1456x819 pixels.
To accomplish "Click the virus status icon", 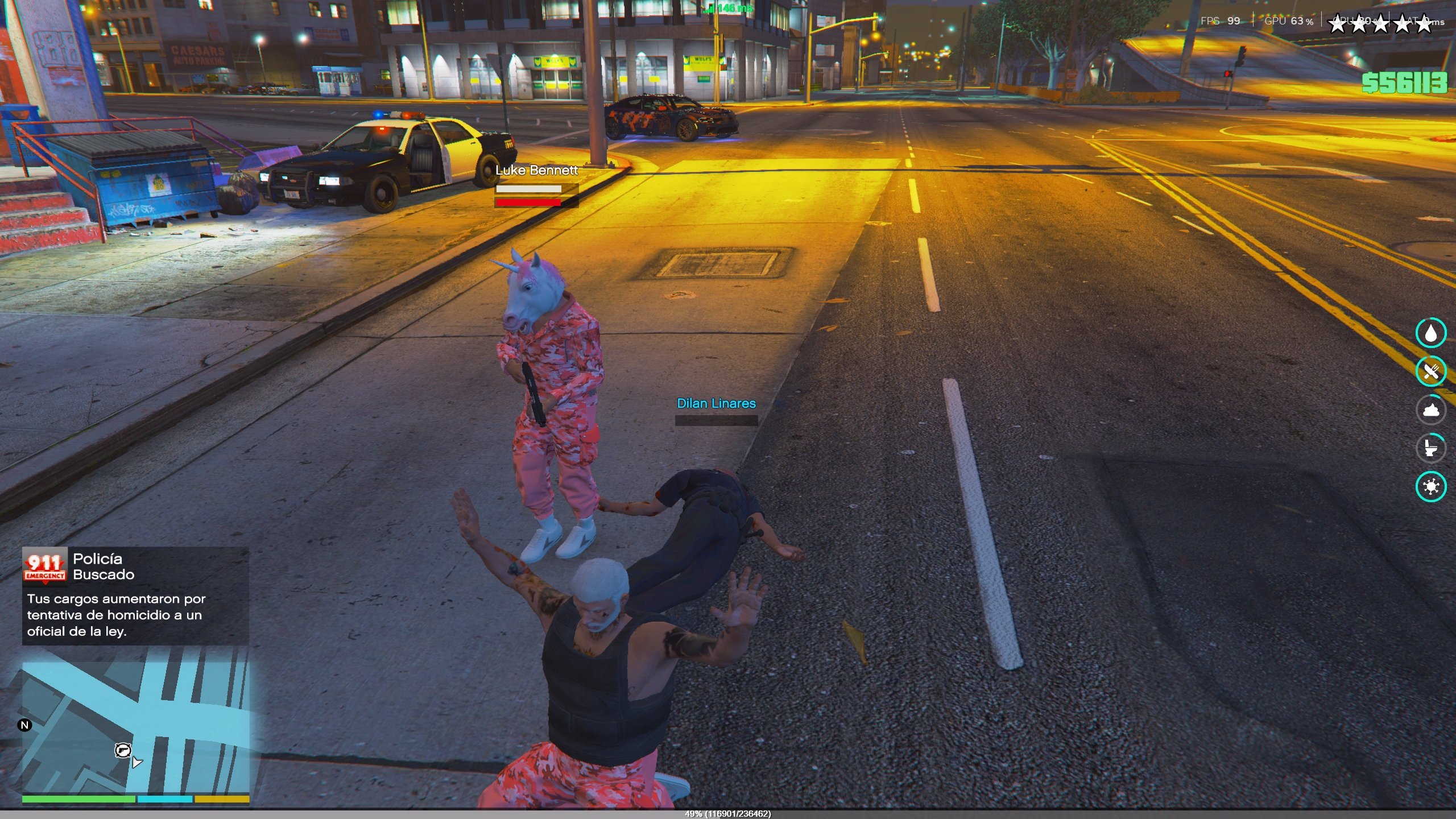I will pyautogui.click(x=1430, y=486).
